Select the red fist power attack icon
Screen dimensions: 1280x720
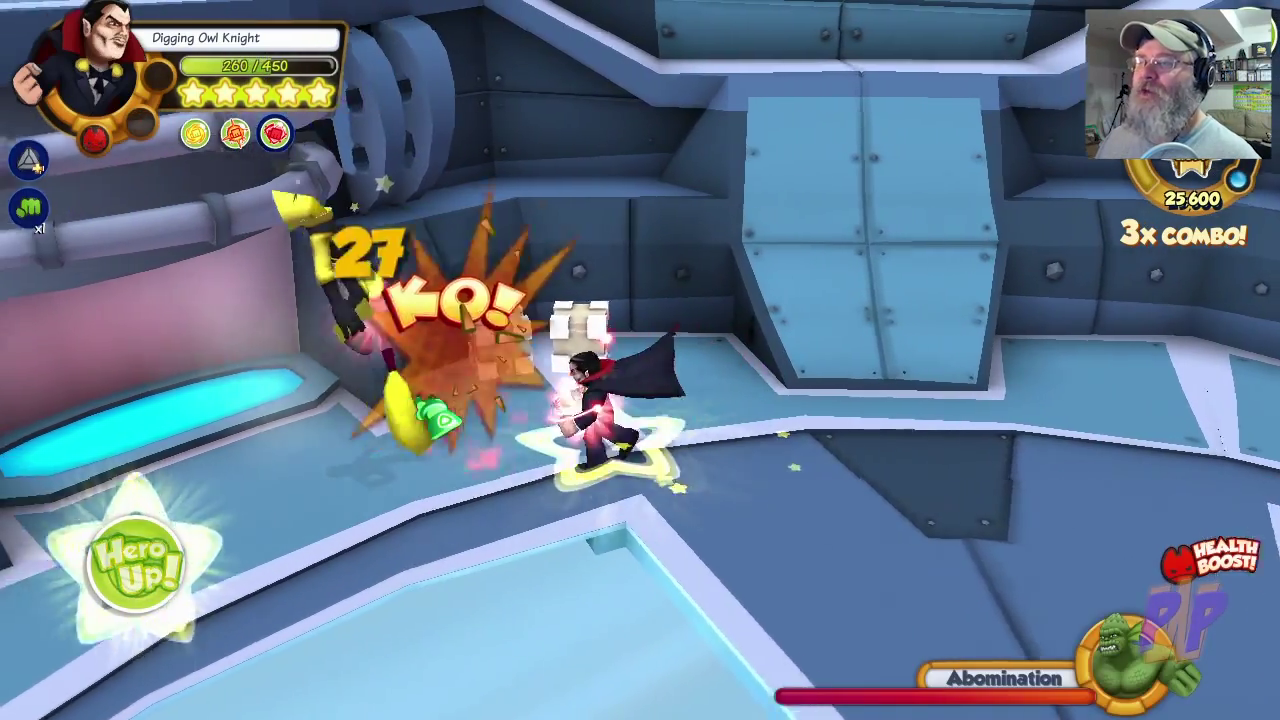pos(275,133)
